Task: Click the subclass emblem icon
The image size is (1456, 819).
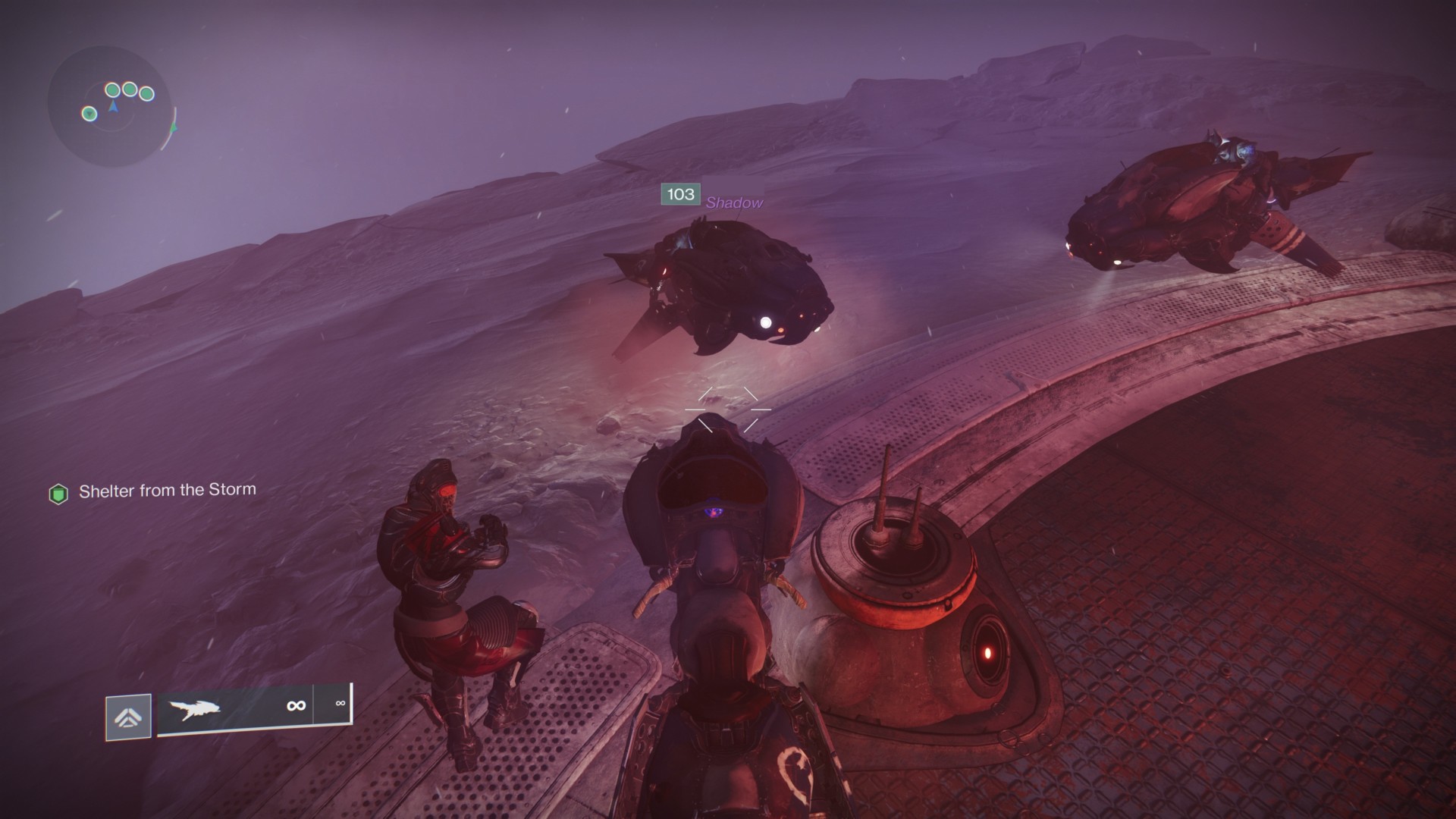Action: click(128, 717)
